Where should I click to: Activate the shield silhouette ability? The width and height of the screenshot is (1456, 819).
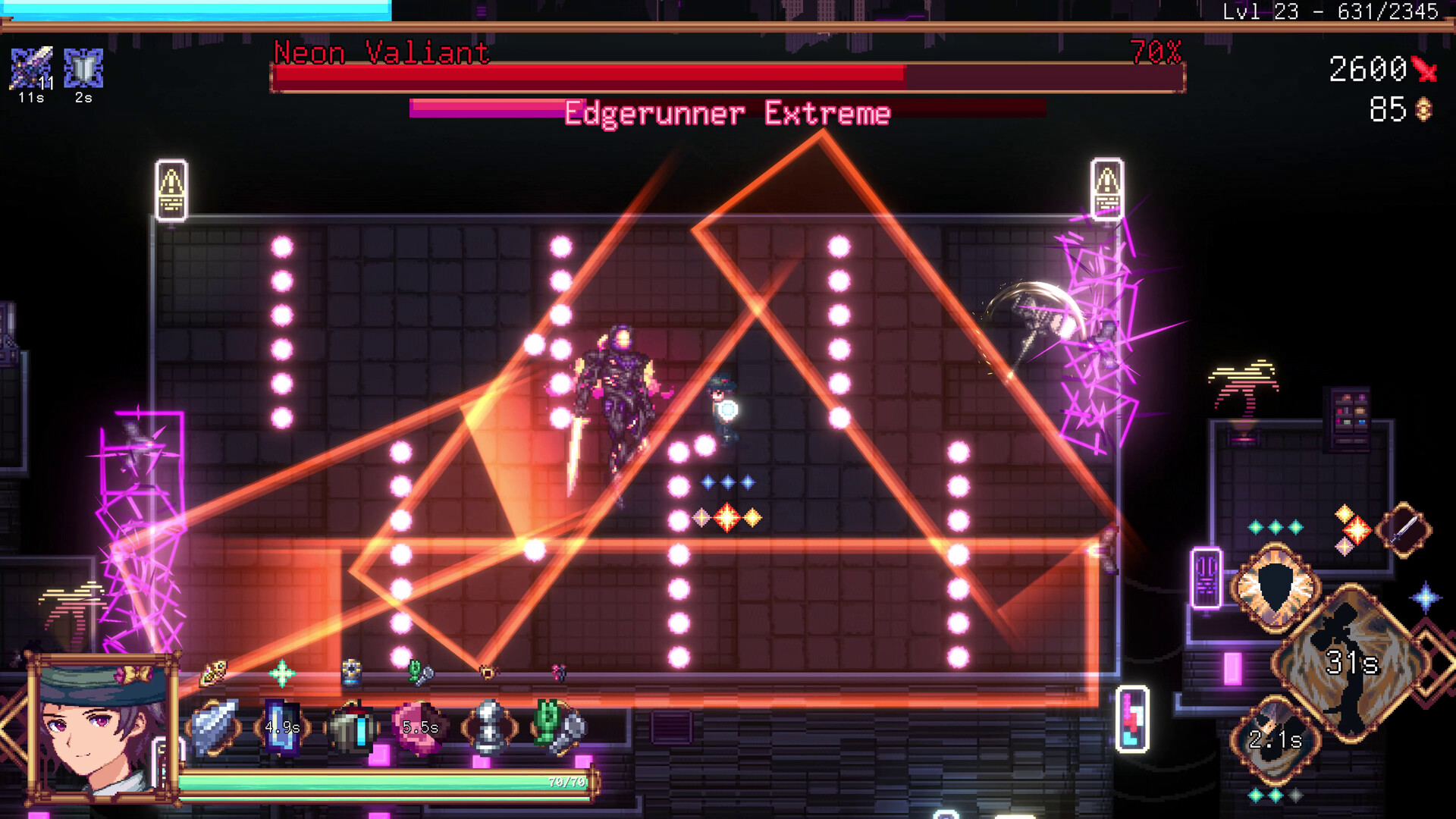pos(1276,586)
